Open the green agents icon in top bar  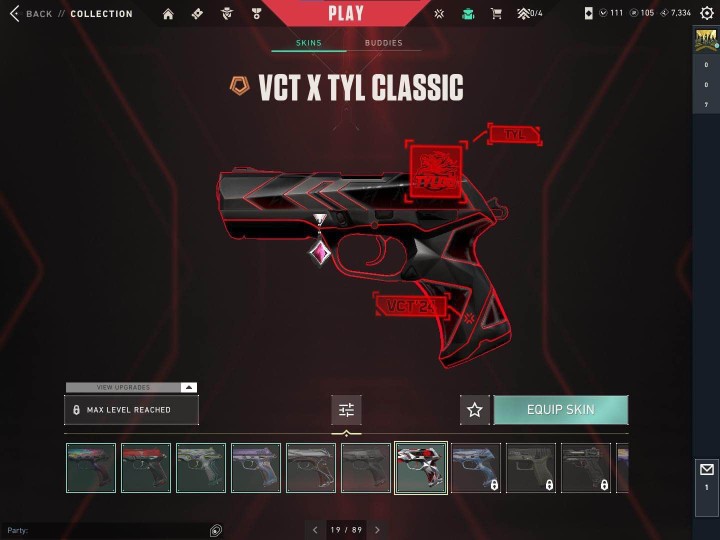467,14
